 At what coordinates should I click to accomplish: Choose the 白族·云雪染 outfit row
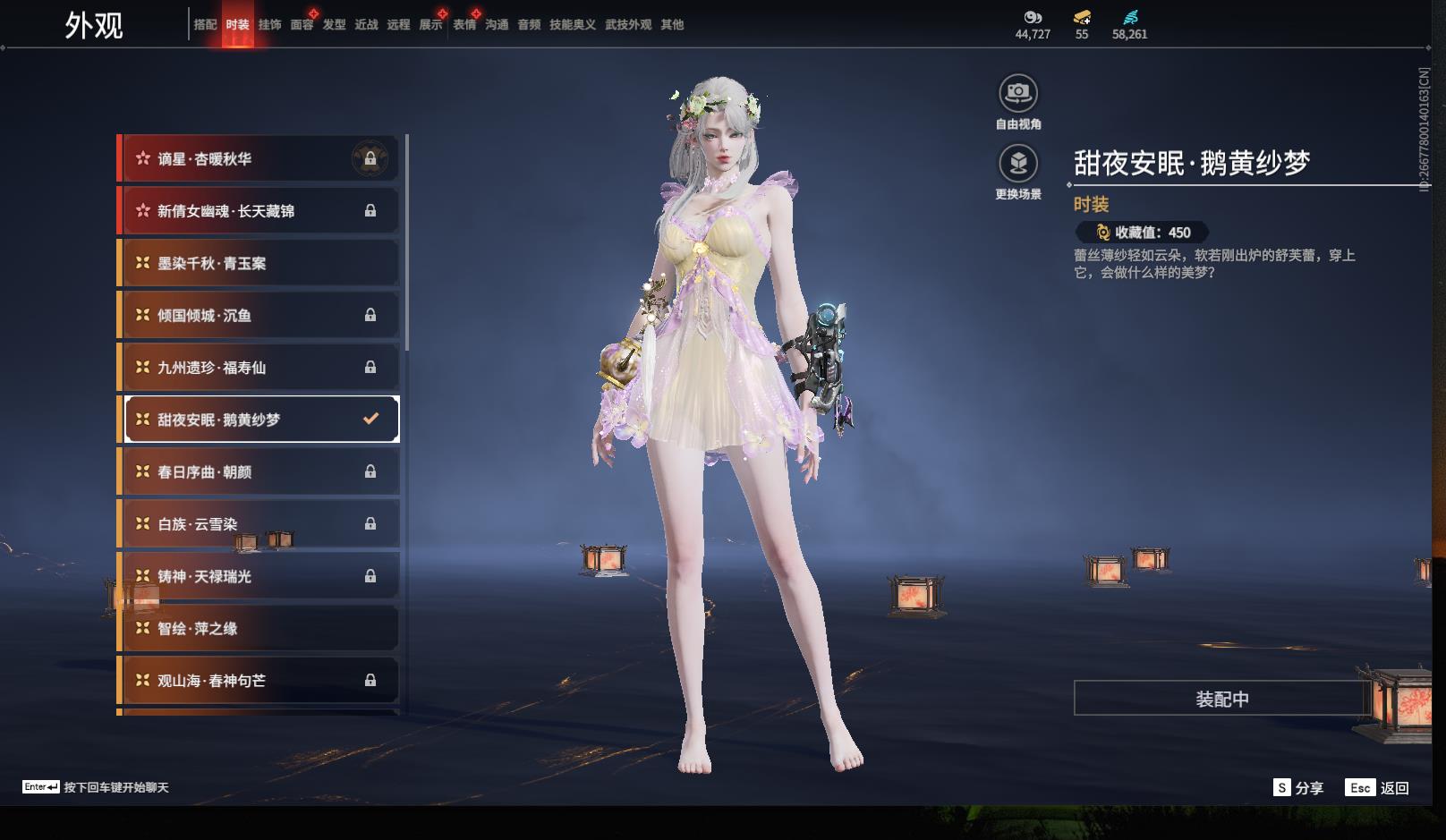[x=259, y=524]
